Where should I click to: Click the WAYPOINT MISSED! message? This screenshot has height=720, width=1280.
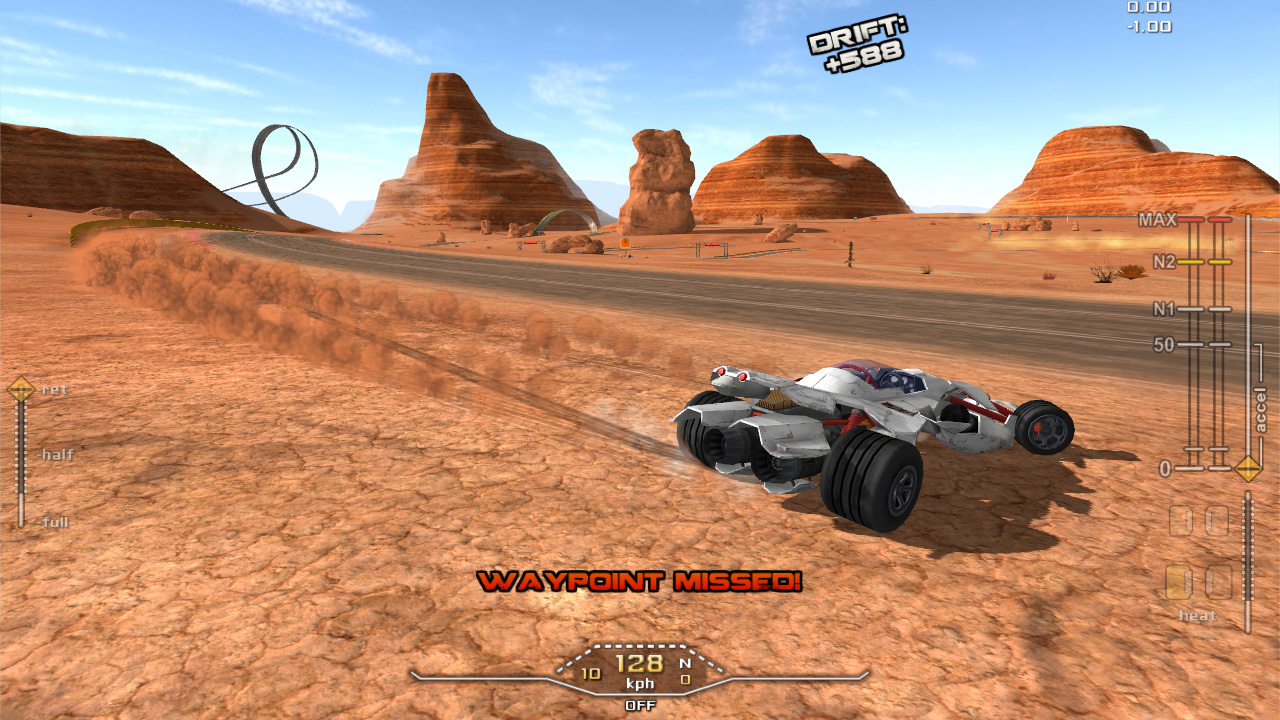pyautogui.click(x=640, y=582)
